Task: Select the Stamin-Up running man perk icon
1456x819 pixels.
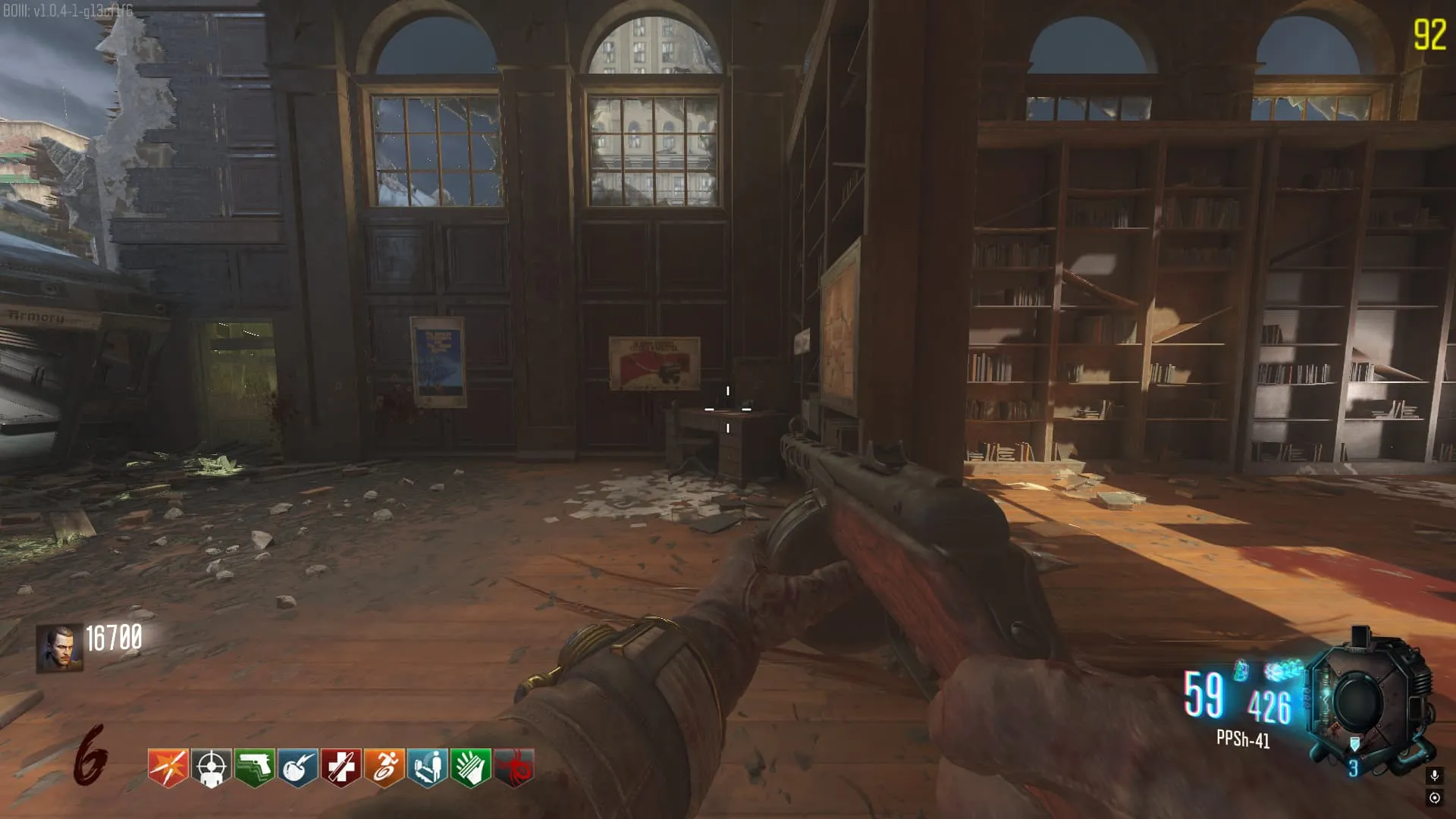Action: click(384, 767)
